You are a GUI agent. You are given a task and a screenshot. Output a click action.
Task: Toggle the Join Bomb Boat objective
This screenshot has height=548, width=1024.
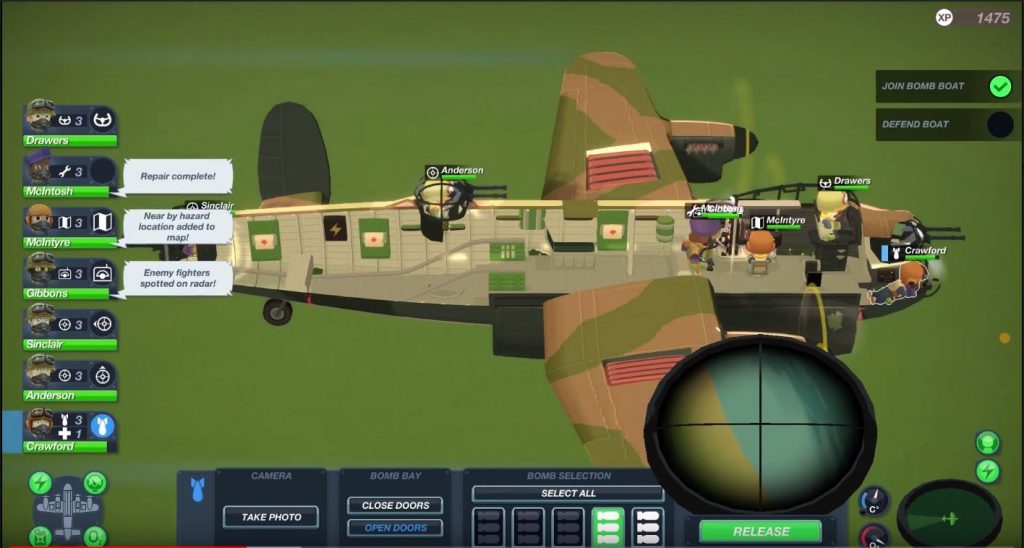(1000, 86)
